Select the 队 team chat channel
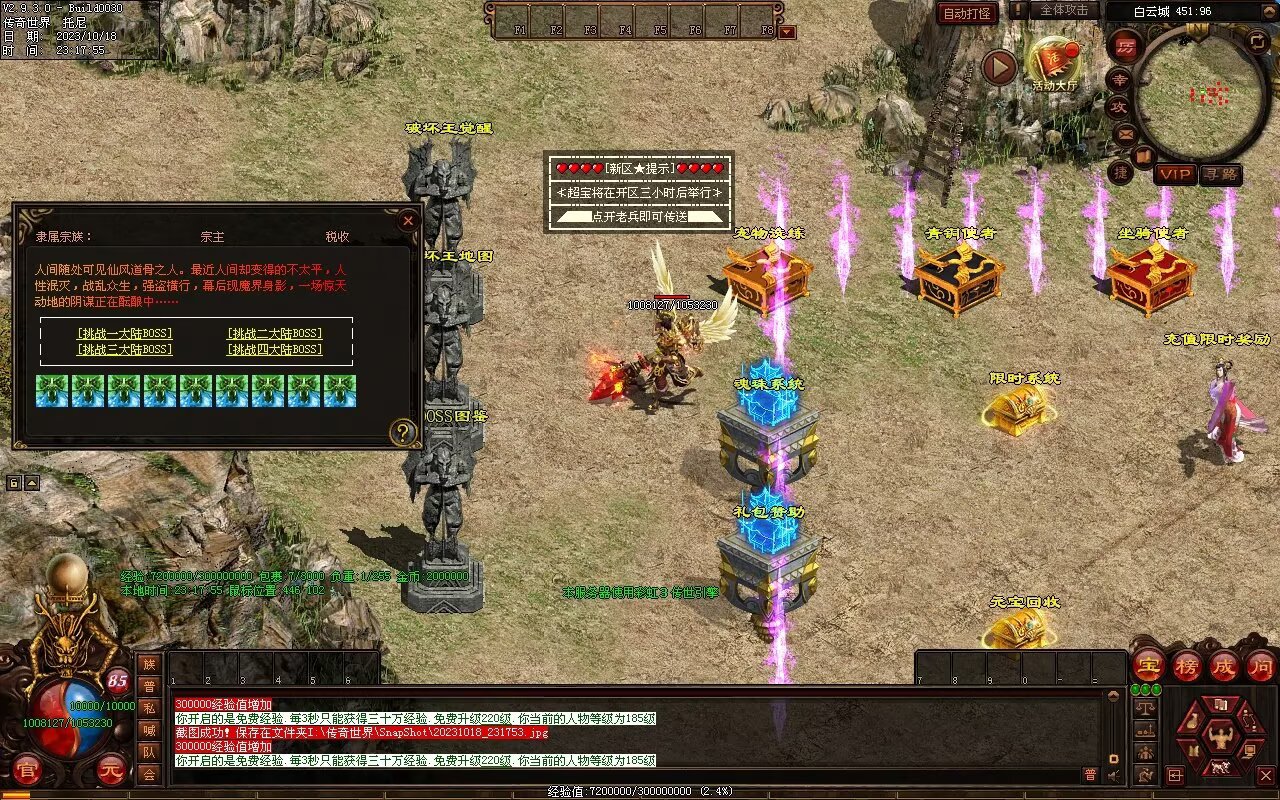 point(149,752)
